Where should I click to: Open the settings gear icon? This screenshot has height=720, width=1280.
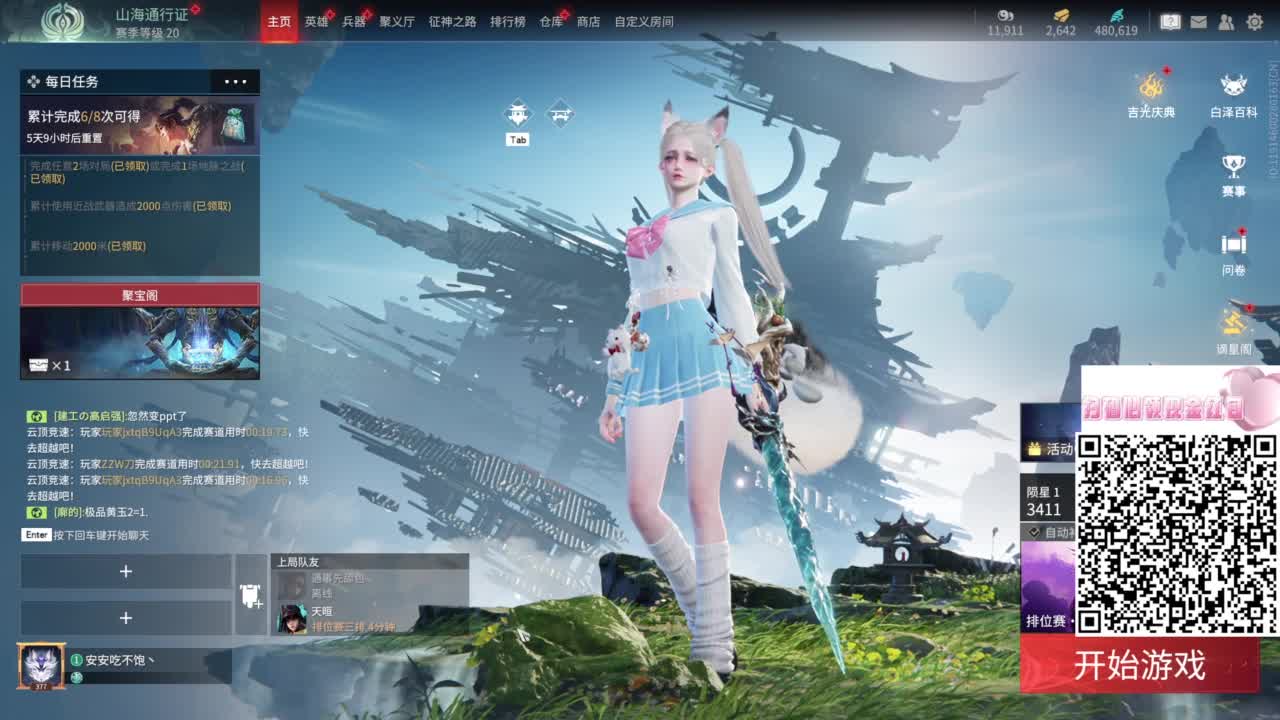1254,20
